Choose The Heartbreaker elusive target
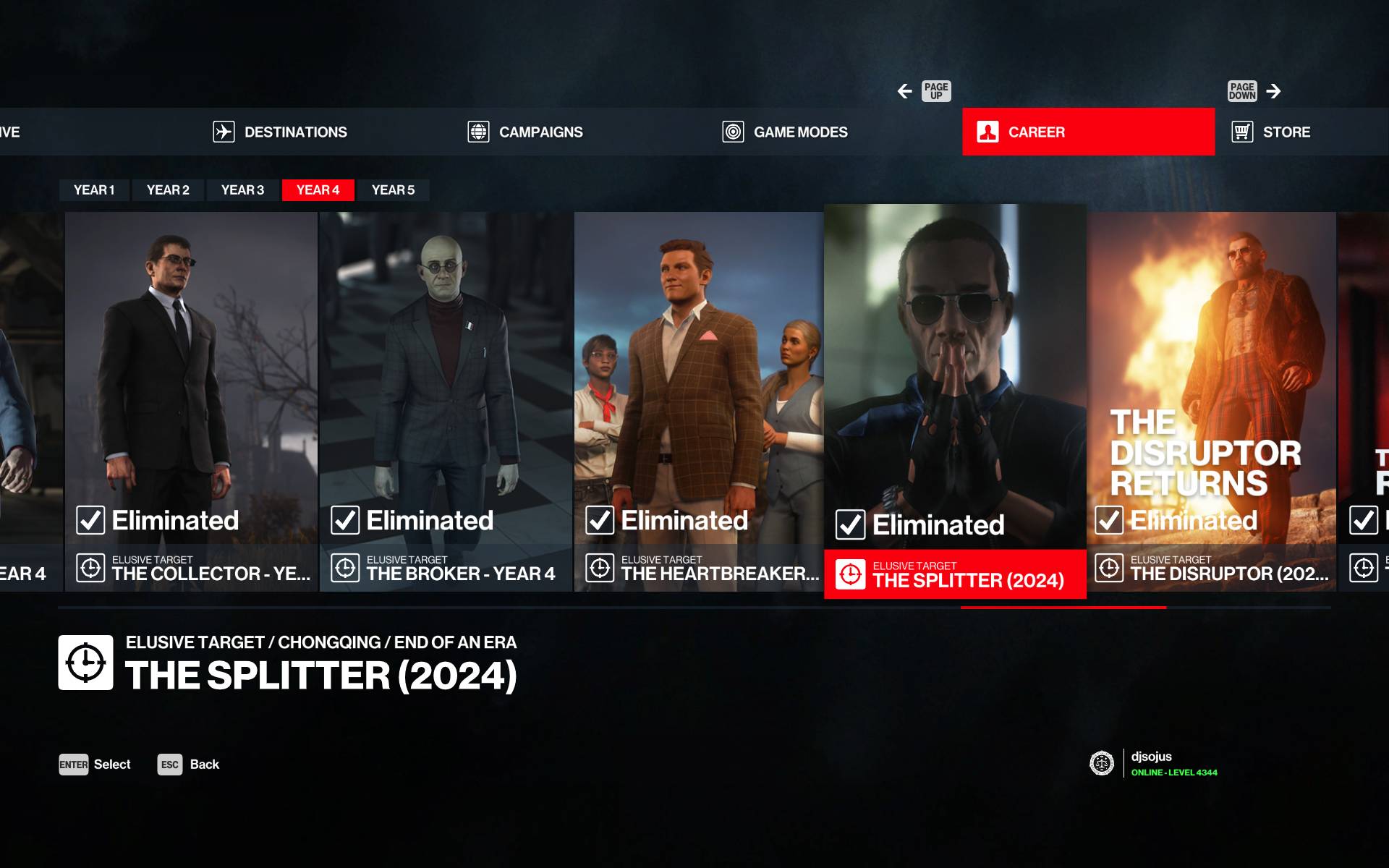1389x868 pixels. [x=699, y=401]
